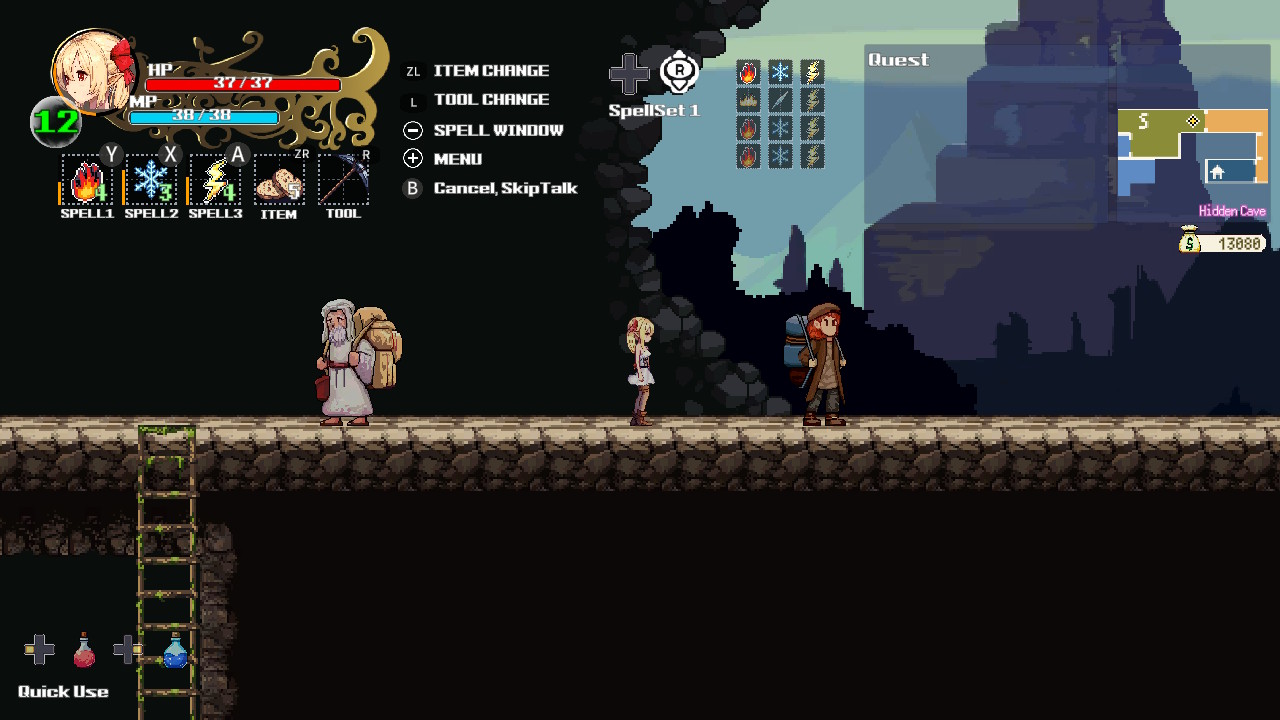This screenshot has height=720, width=1280.
Task: Select the pickaxe in the TOOL slot
Action: (x=343, y=182)
